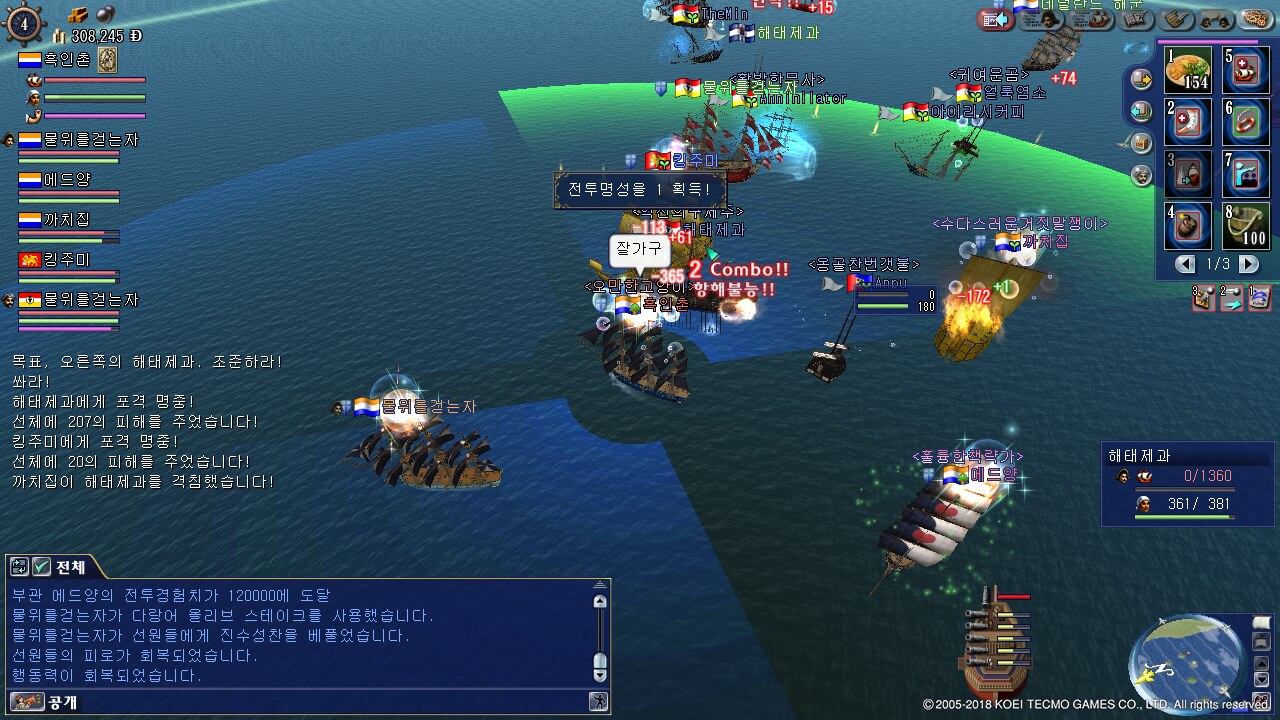Collapse the top menu bar with arrow button
1280x720 pixels.
(995, 19)
